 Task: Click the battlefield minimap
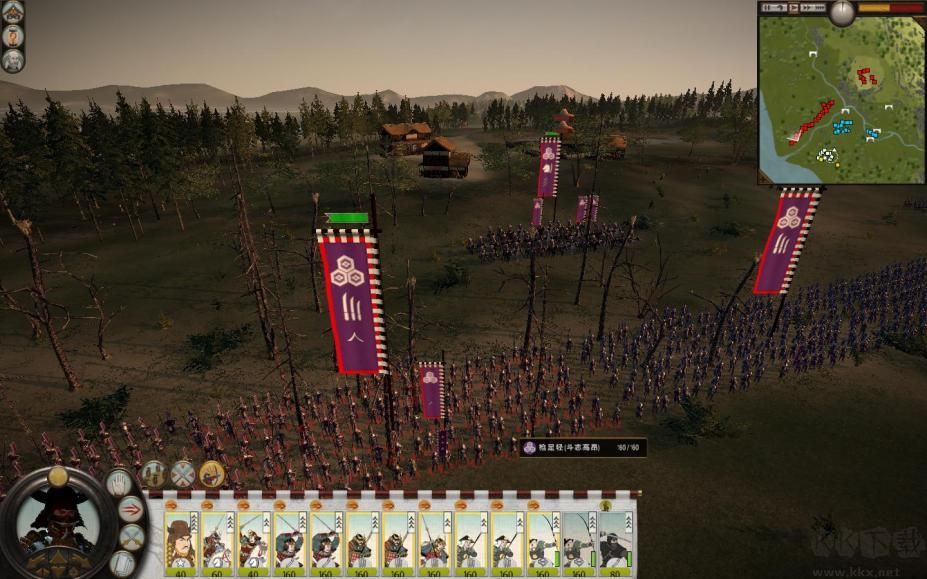(x=840, y=100)
